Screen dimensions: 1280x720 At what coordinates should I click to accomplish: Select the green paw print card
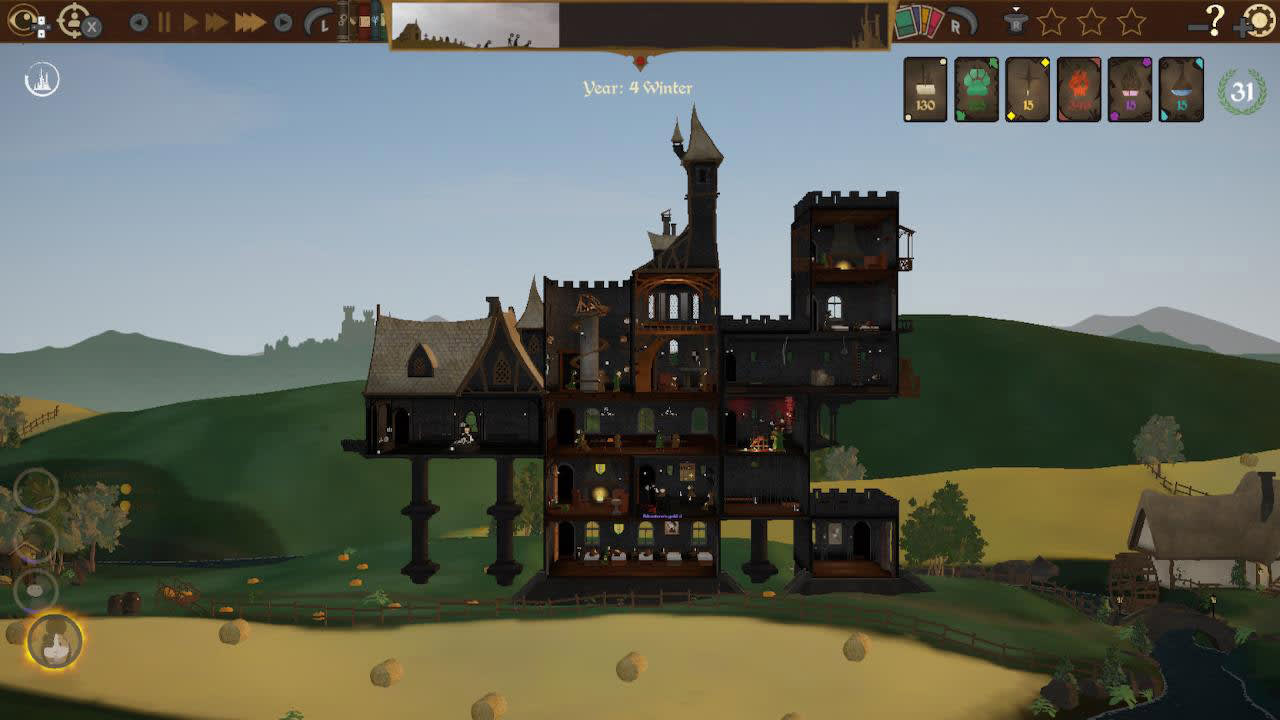pyautogui.click(x=976, y=90)
